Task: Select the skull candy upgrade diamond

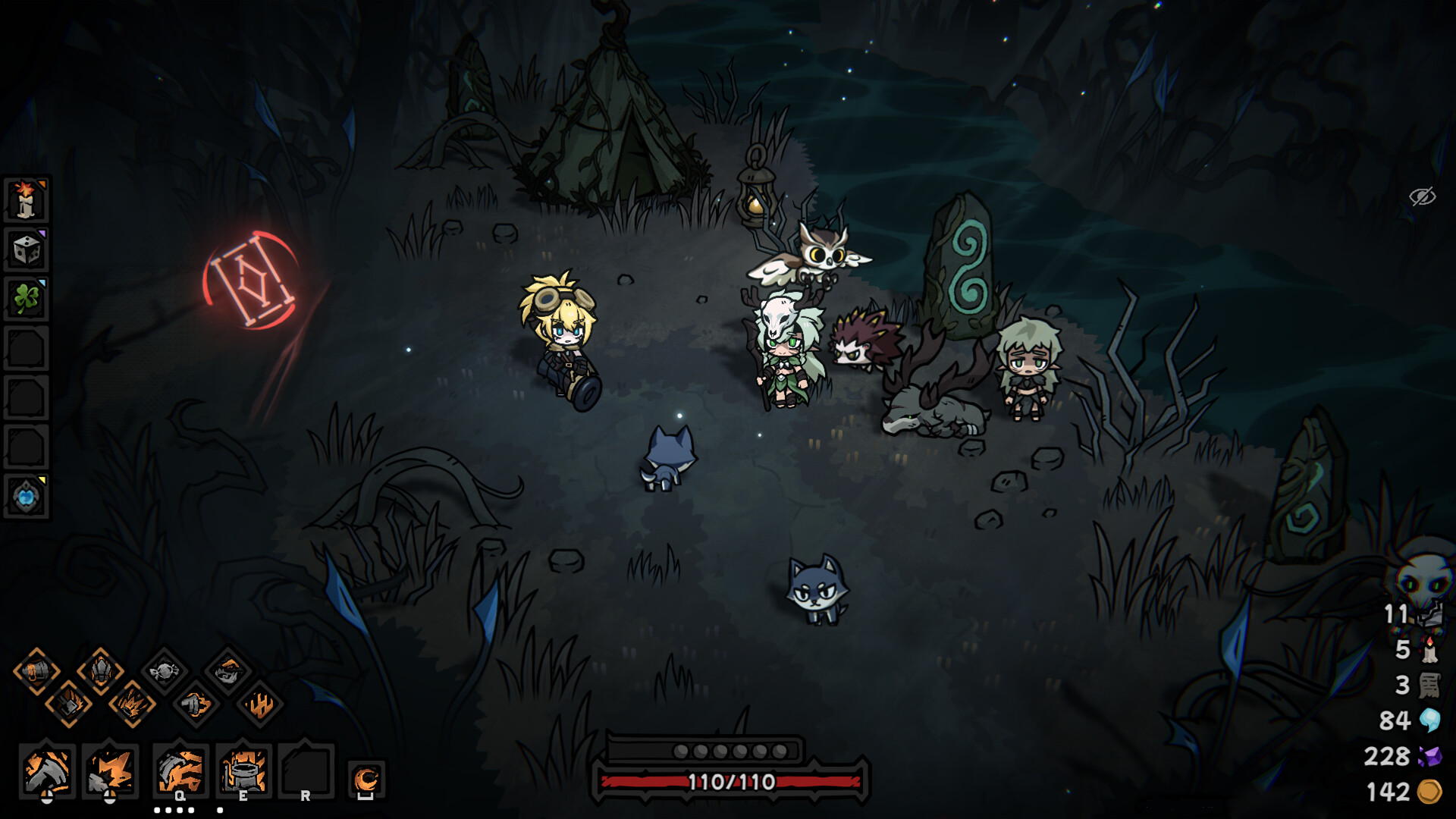Action: (x=167, y=670)
